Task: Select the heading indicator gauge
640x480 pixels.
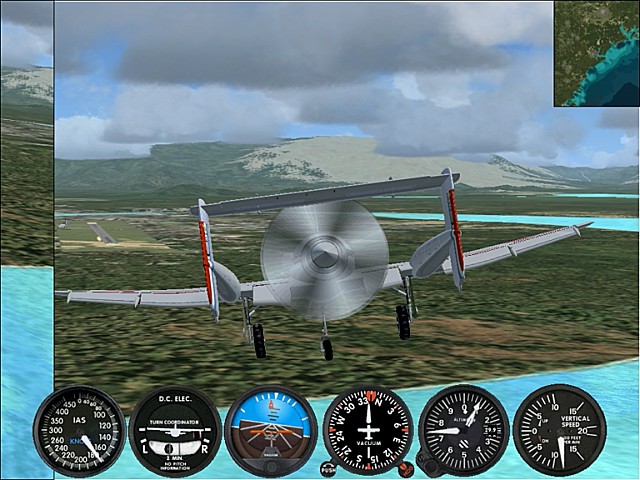Action: pos(367,430)
